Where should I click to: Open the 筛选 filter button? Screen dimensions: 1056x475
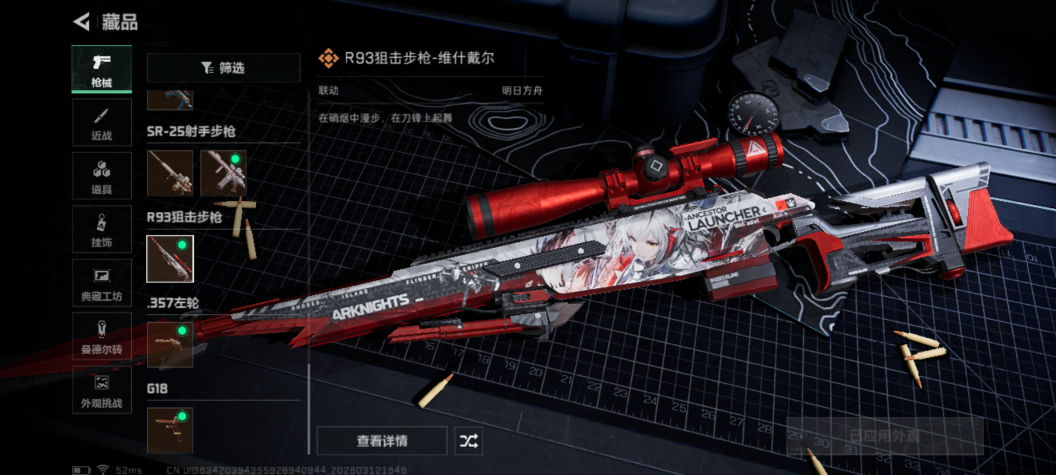(223, 68)
